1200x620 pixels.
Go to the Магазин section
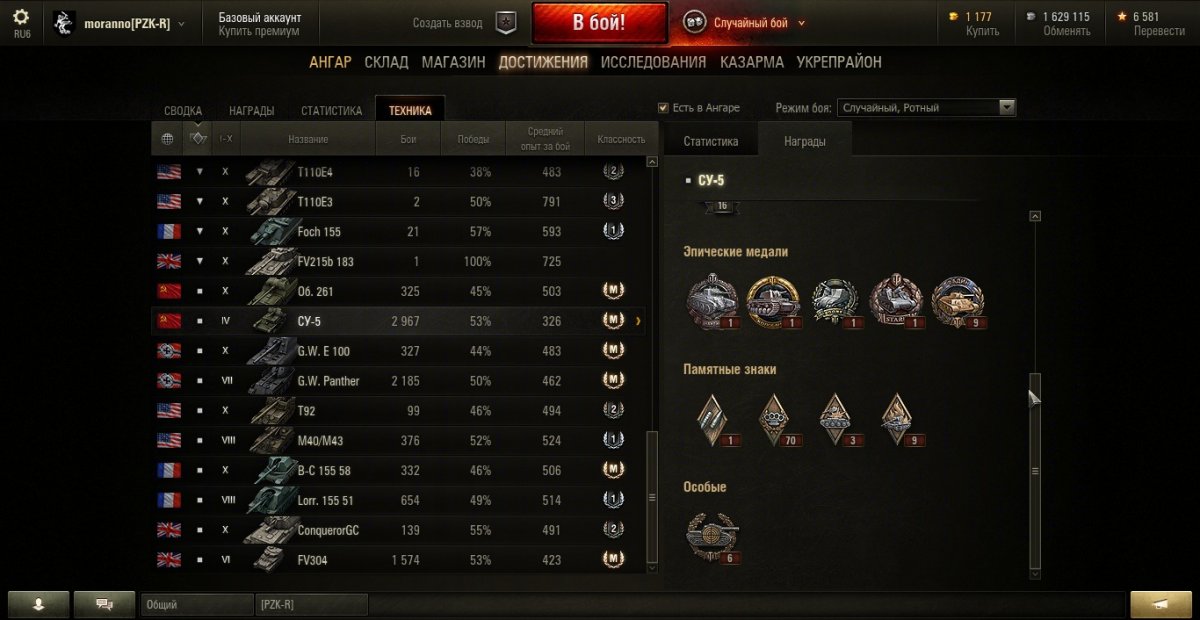click(x=453, y=62)
